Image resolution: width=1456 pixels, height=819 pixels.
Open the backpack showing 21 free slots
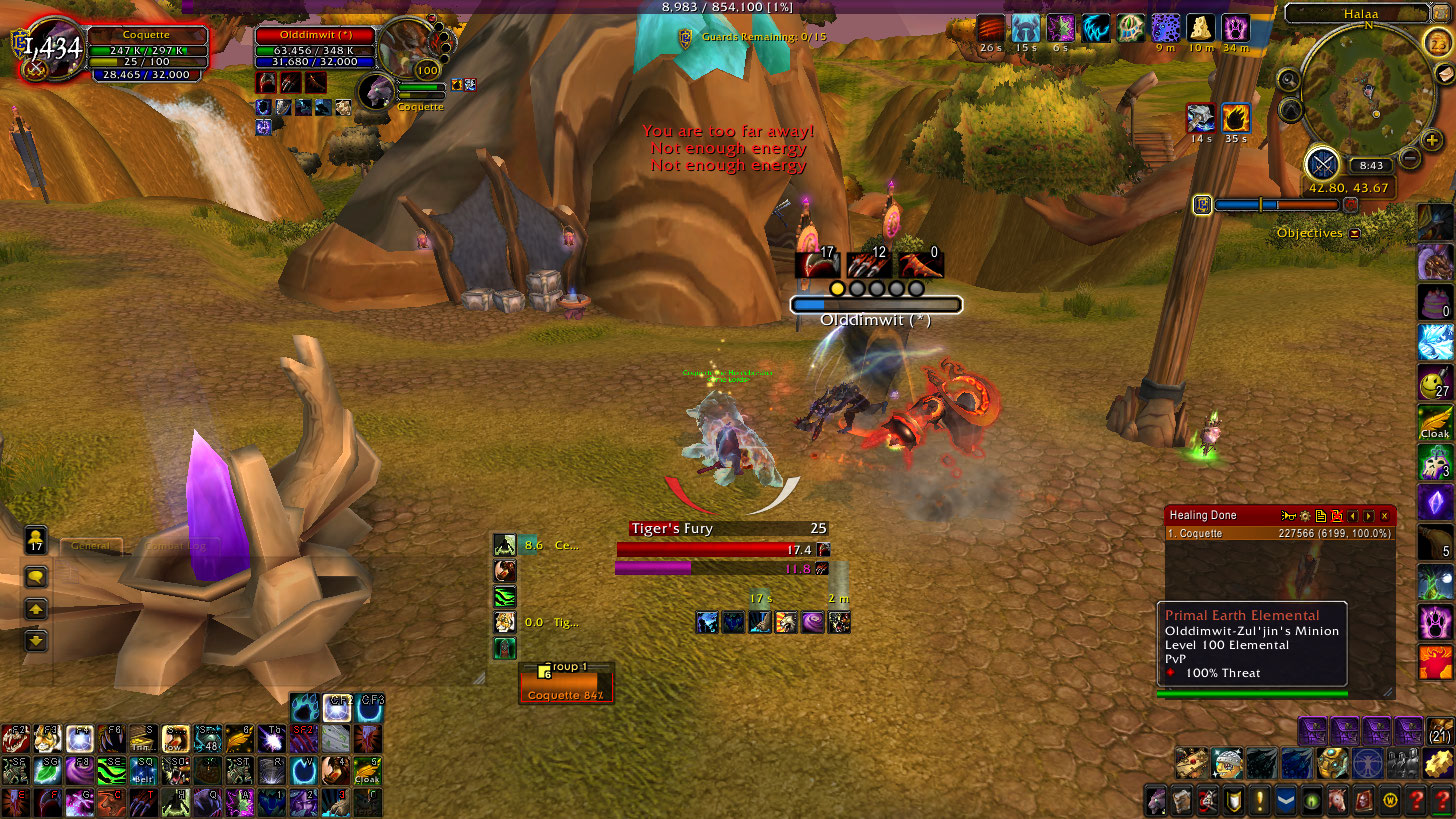tap(1440, 733)
